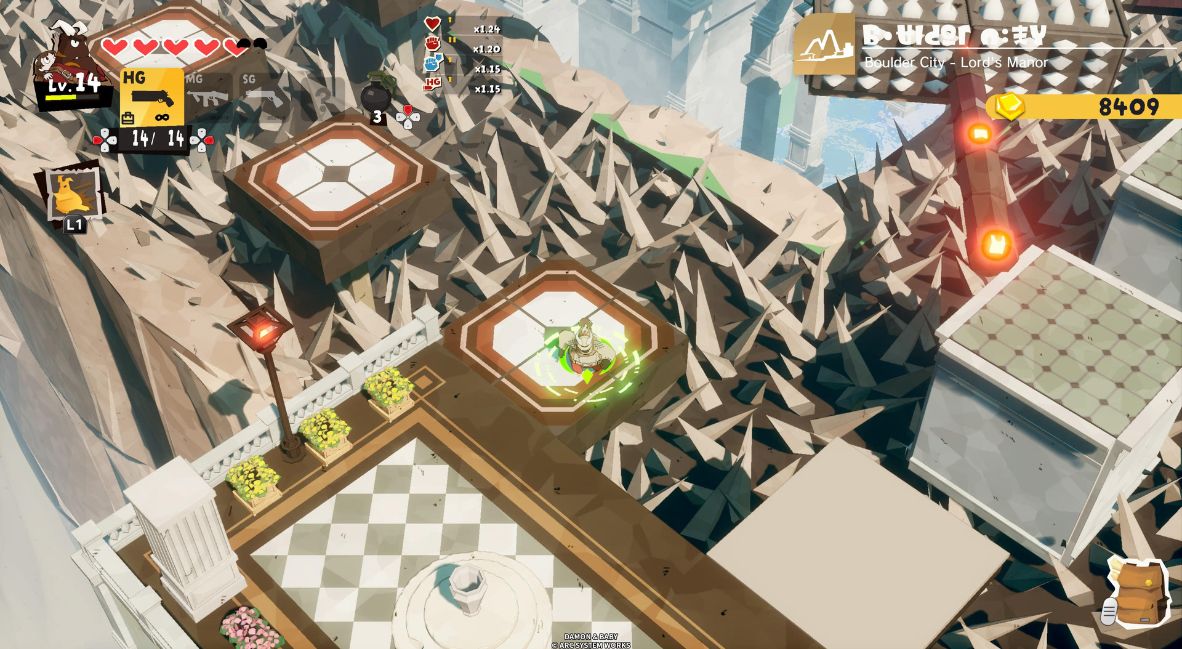Click the HG stat buff icon
The height and width of the screenshot is (649, 1182).
pyautogui.click(x=432, y=83)
